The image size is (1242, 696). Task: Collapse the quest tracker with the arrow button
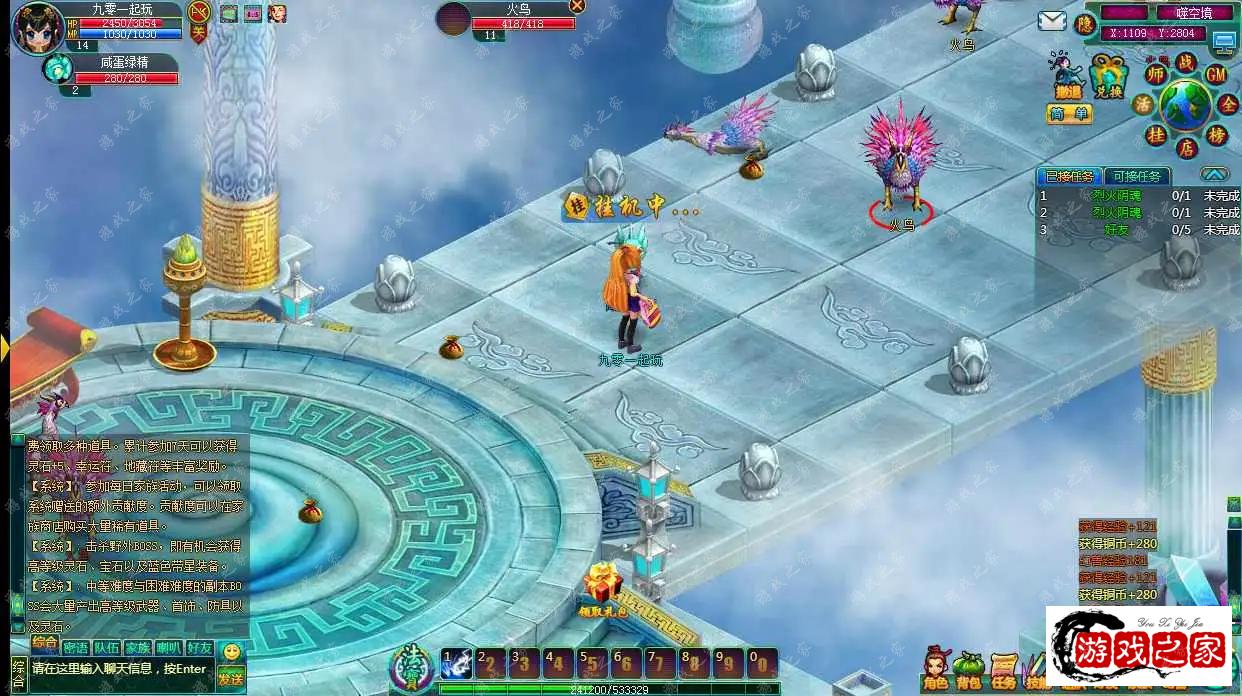1215,174
